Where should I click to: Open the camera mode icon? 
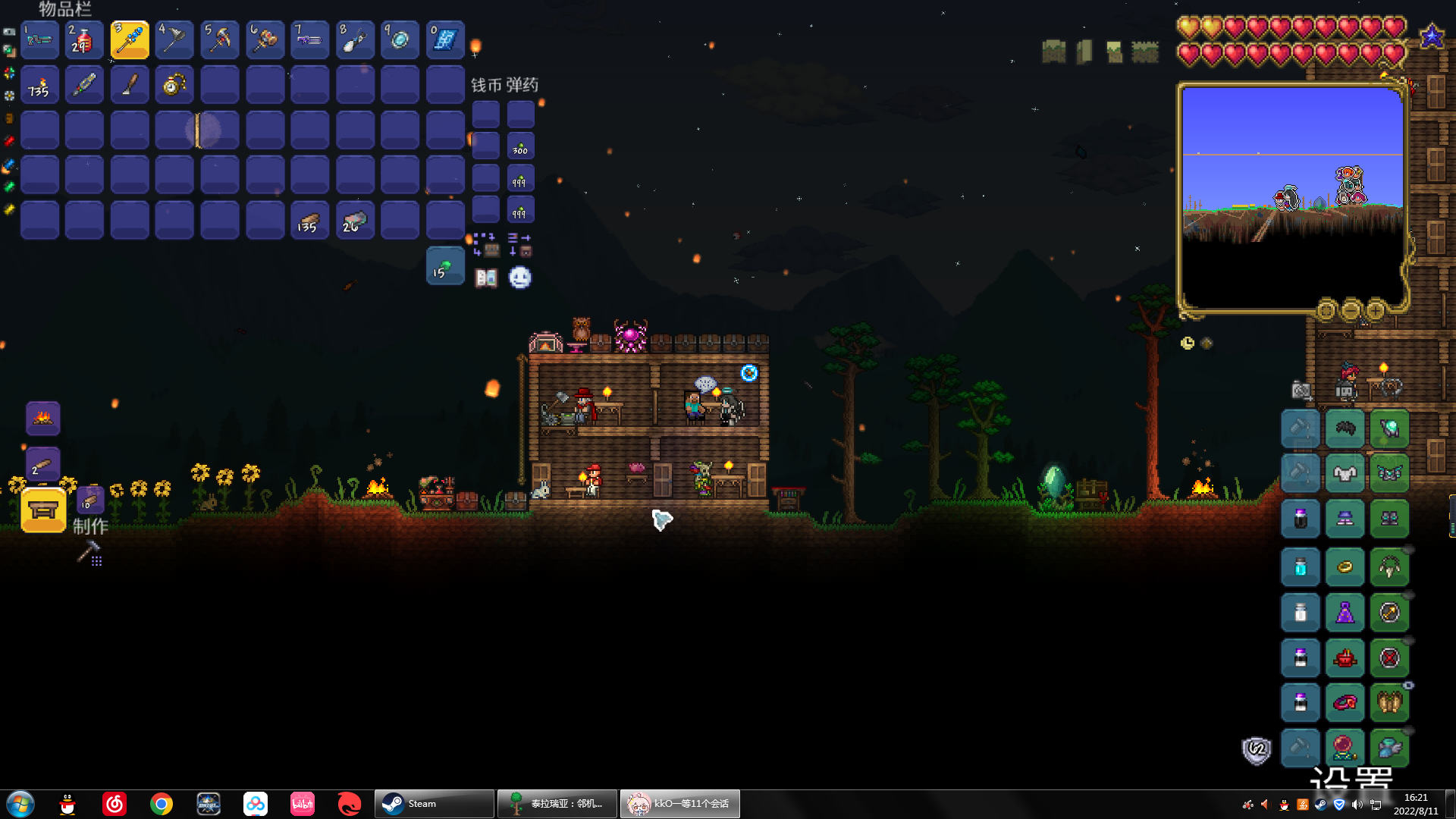(x=1301, y=391)
